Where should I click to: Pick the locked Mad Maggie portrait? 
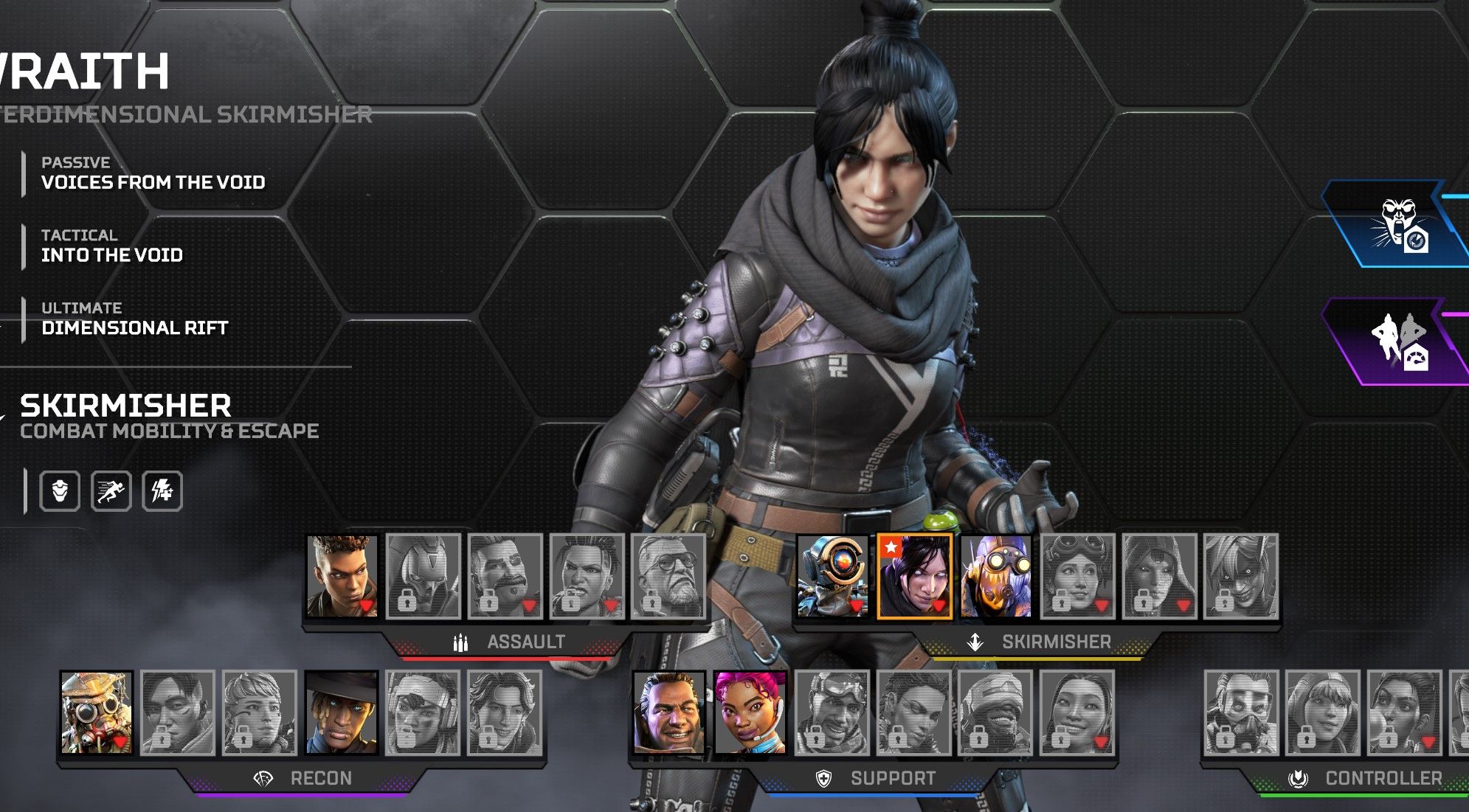[x=587, y=576]
